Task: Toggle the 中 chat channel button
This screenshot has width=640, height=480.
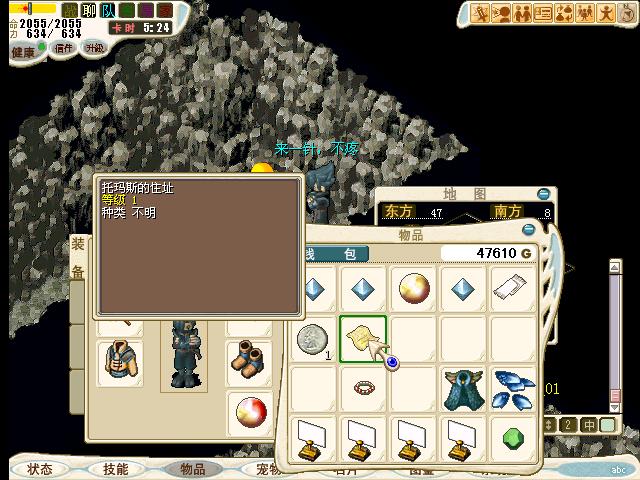Action: (x=590, y=425)
